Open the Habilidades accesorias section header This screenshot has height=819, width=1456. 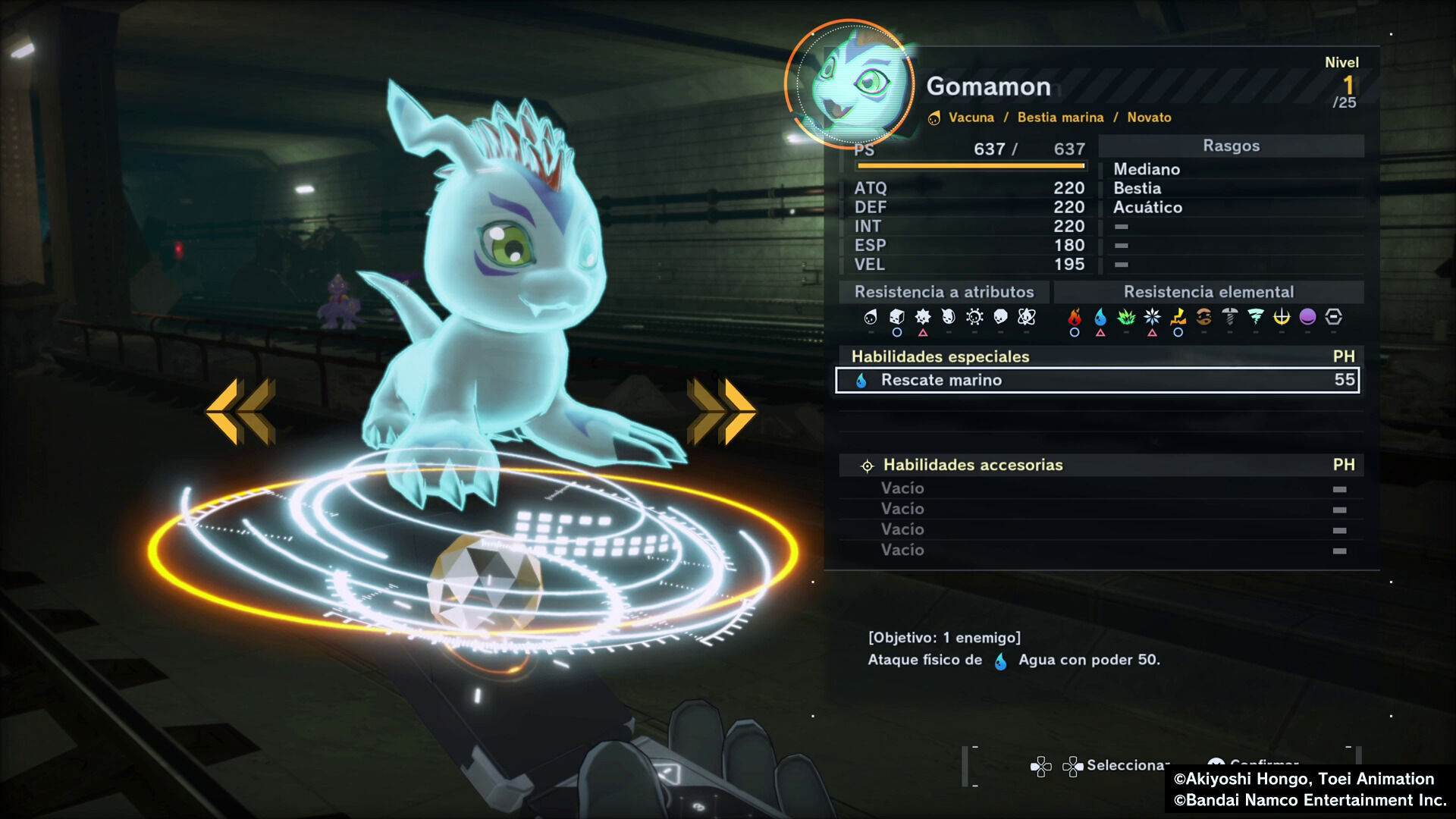tap(972, 465)
